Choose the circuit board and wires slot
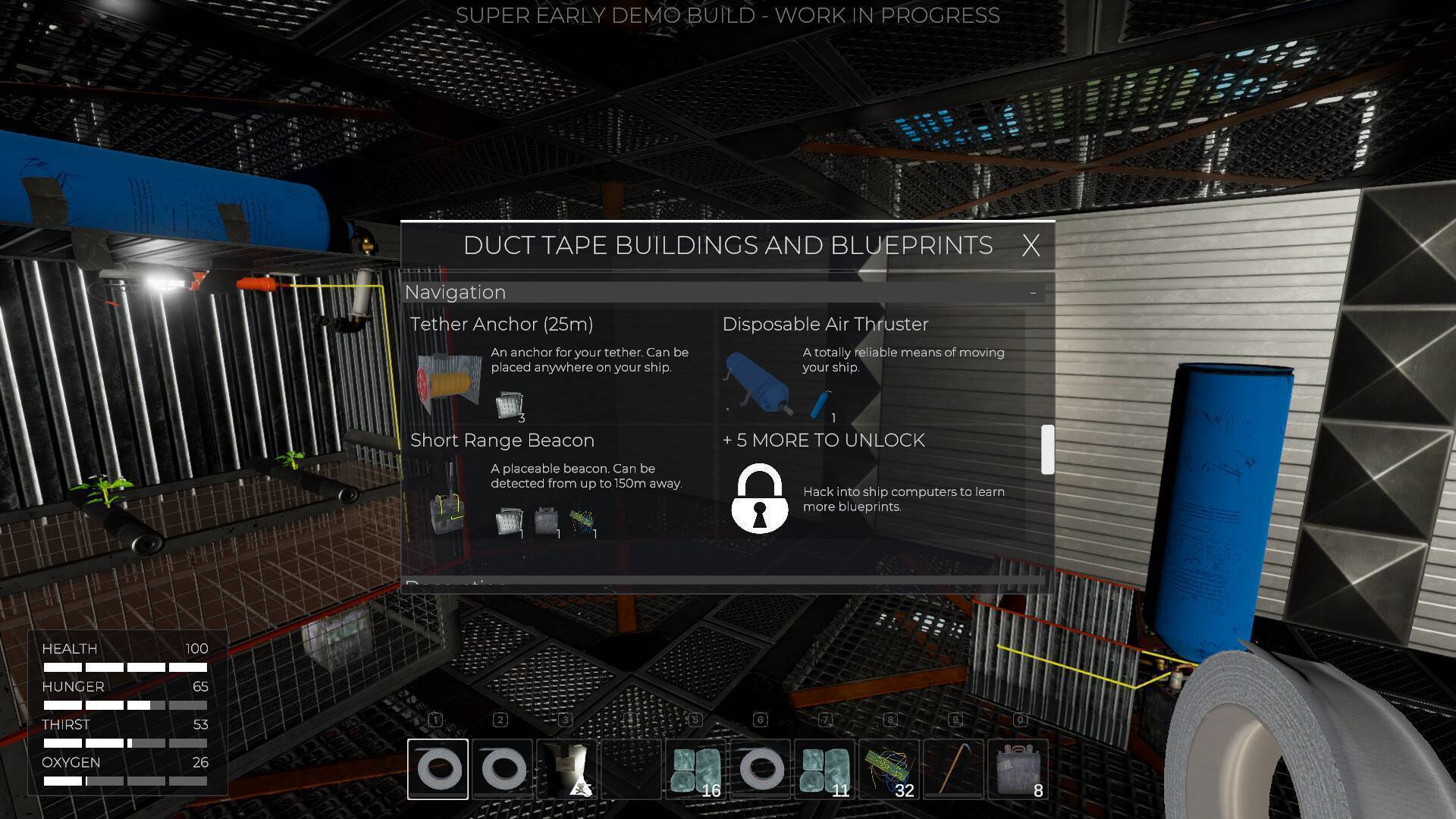 click(x=890, y=769)
